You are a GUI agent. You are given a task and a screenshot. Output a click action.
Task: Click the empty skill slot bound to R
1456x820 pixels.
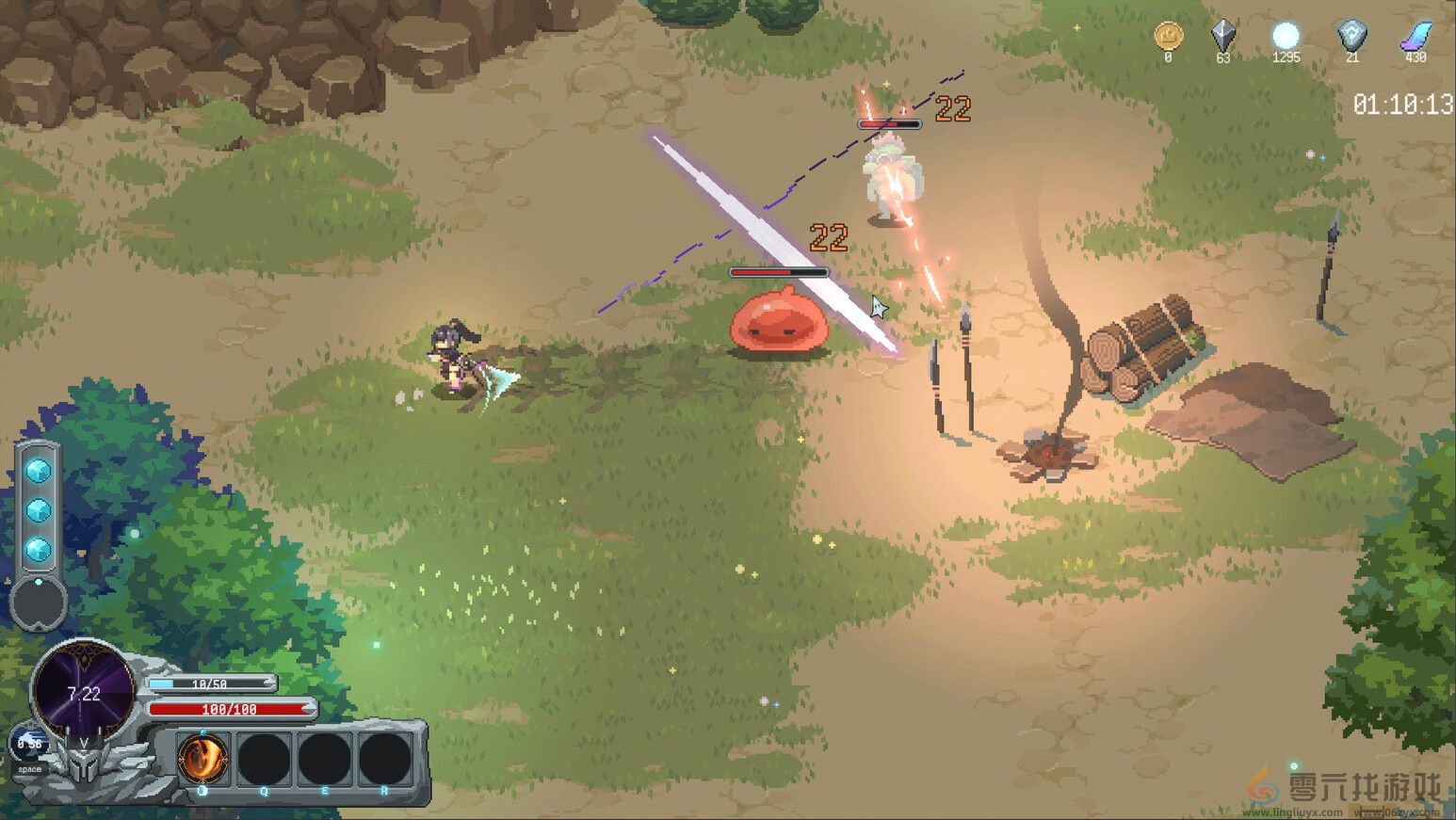(384, 759)
